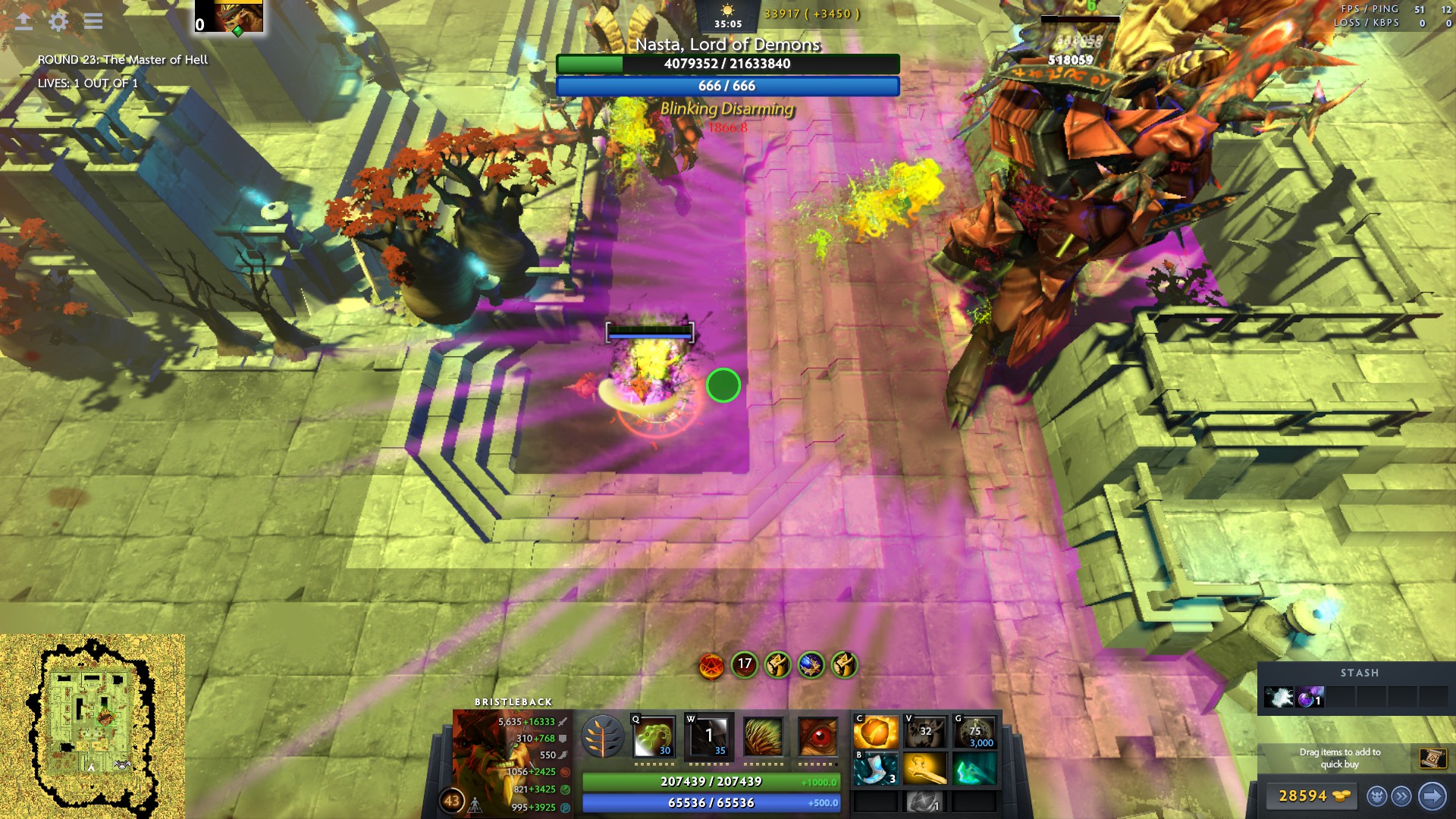The width and height of the screenshot is (1456, 819).
Task: Take the purple flask from the stash
Action: pos(1309,698)
